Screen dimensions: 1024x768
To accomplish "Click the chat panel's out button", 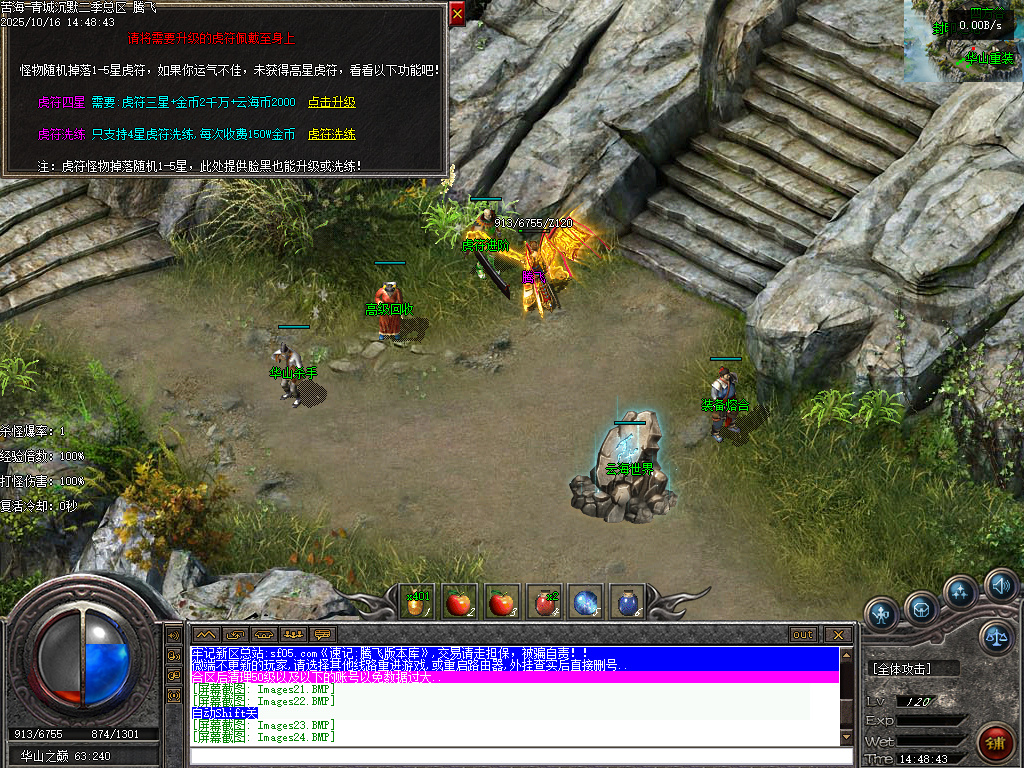I will (x=803, y=635).
